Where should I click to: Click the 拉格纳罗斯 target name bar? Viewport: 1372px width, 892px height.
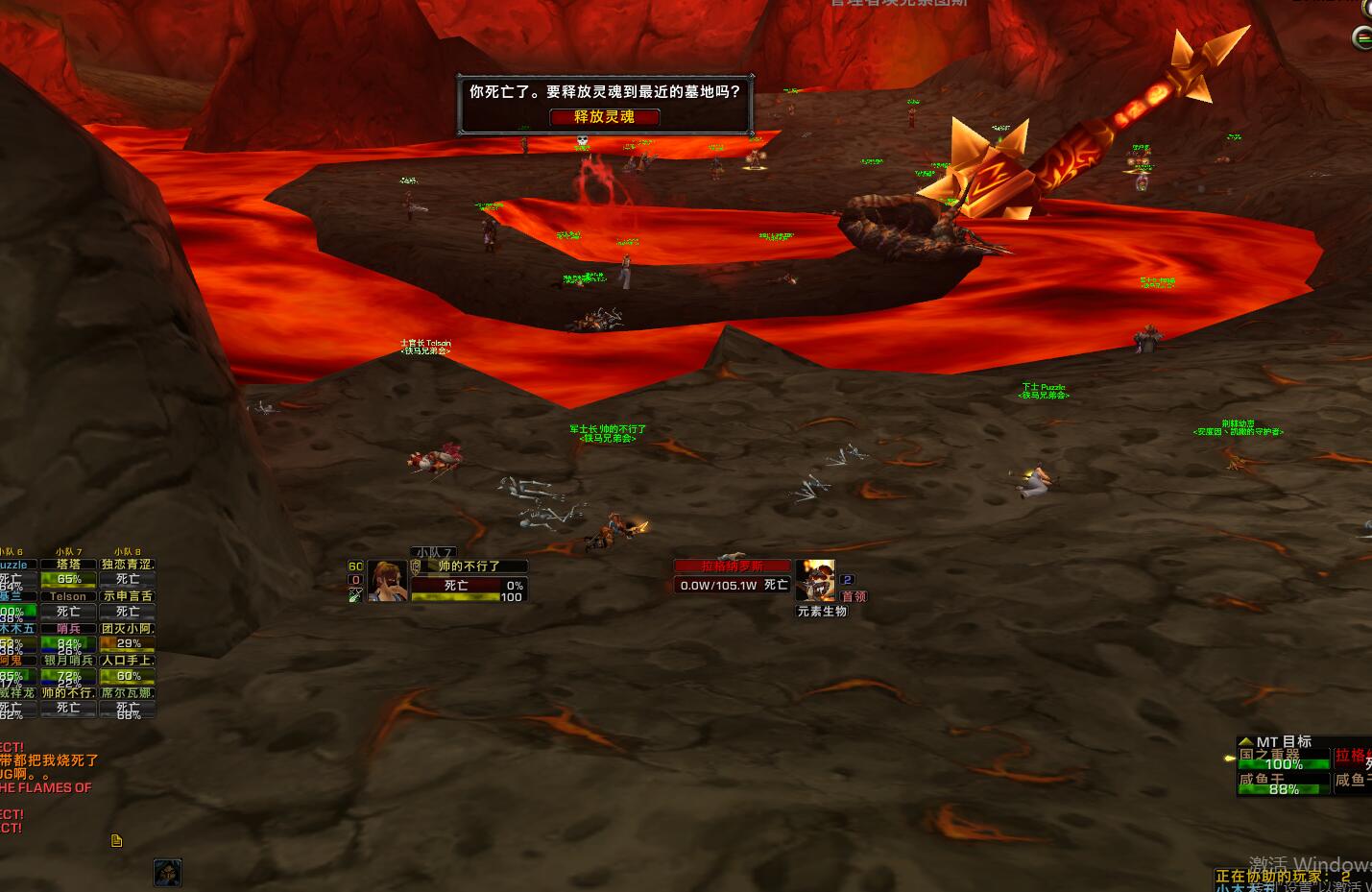(x=732, y=567)
